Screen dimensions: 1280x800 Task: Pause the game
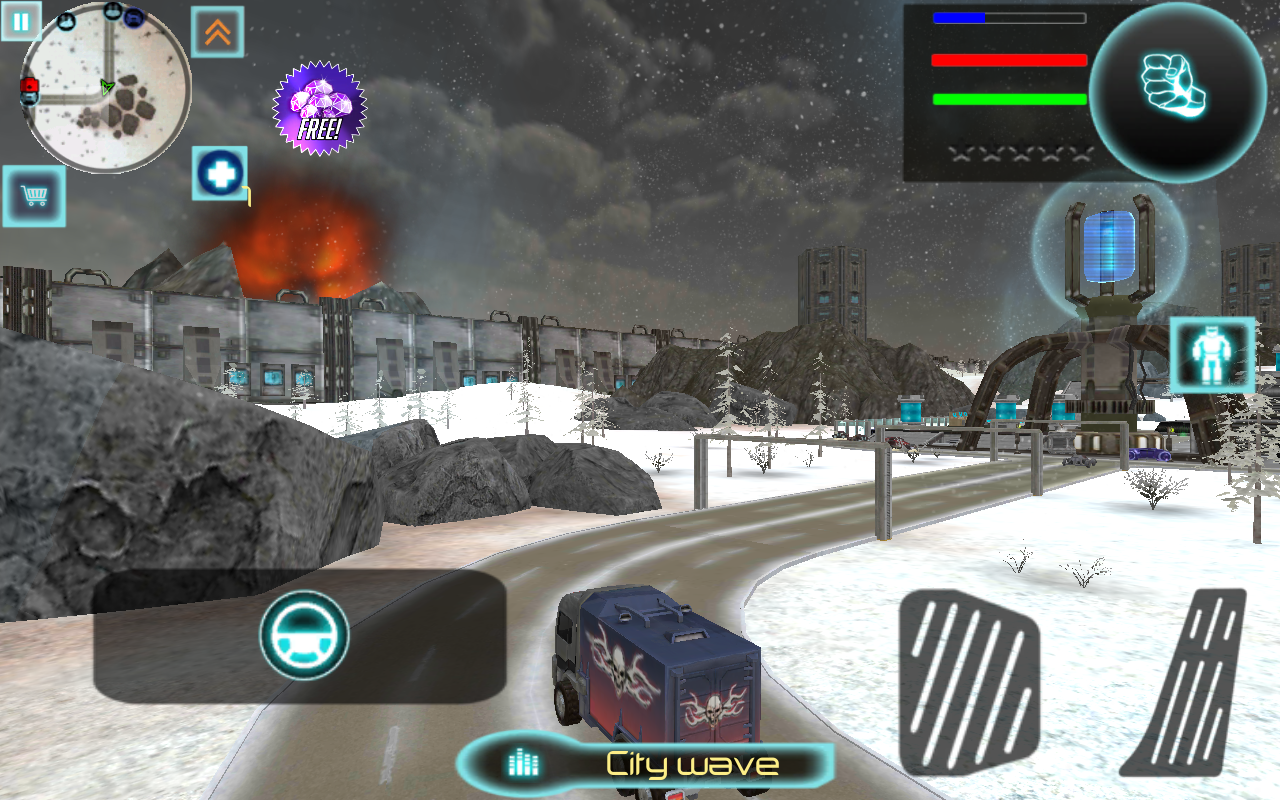click(21, 21)
